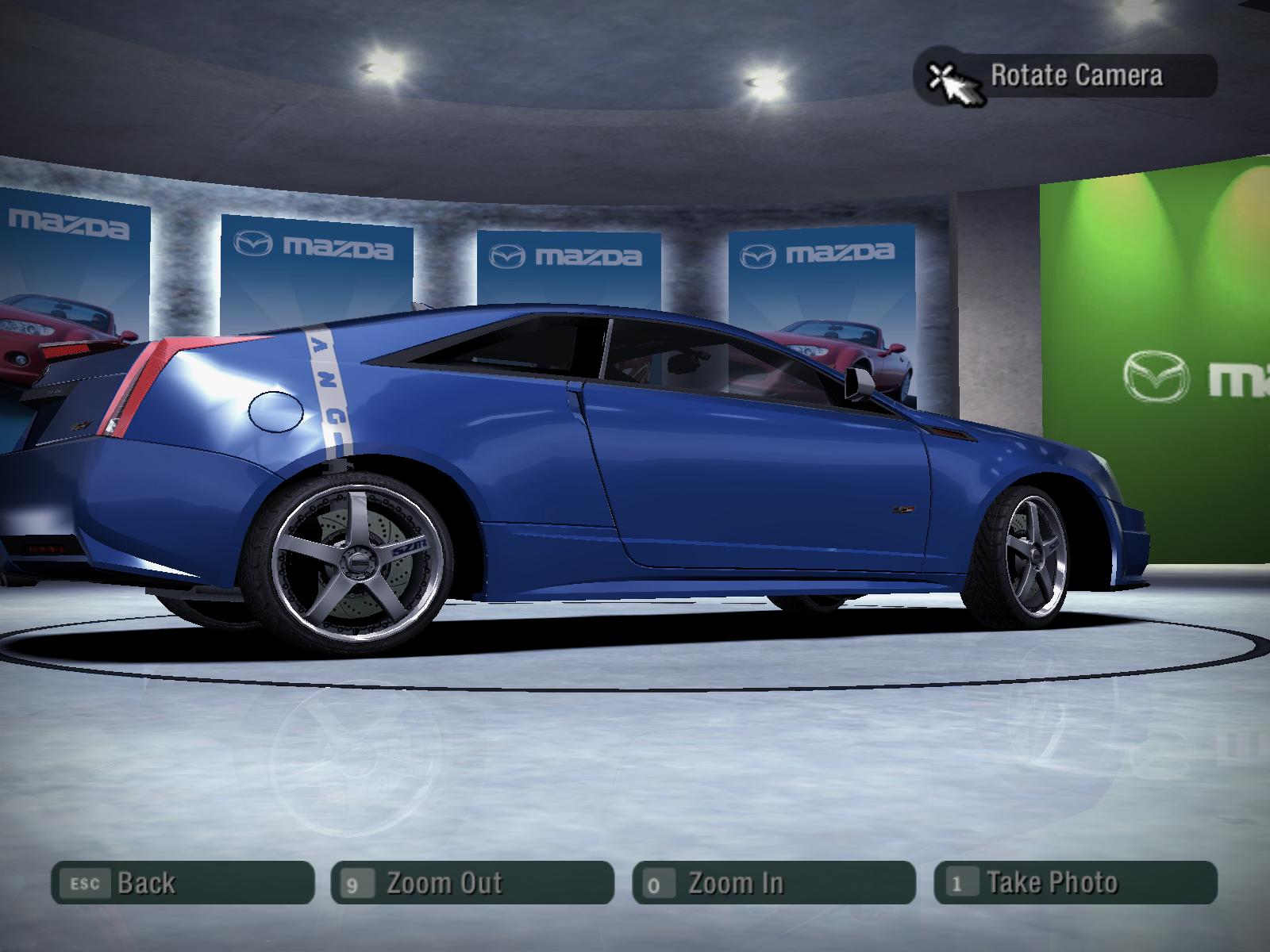Click the Take Photo button
The image size is (1270, 952).
point(1076,883)
